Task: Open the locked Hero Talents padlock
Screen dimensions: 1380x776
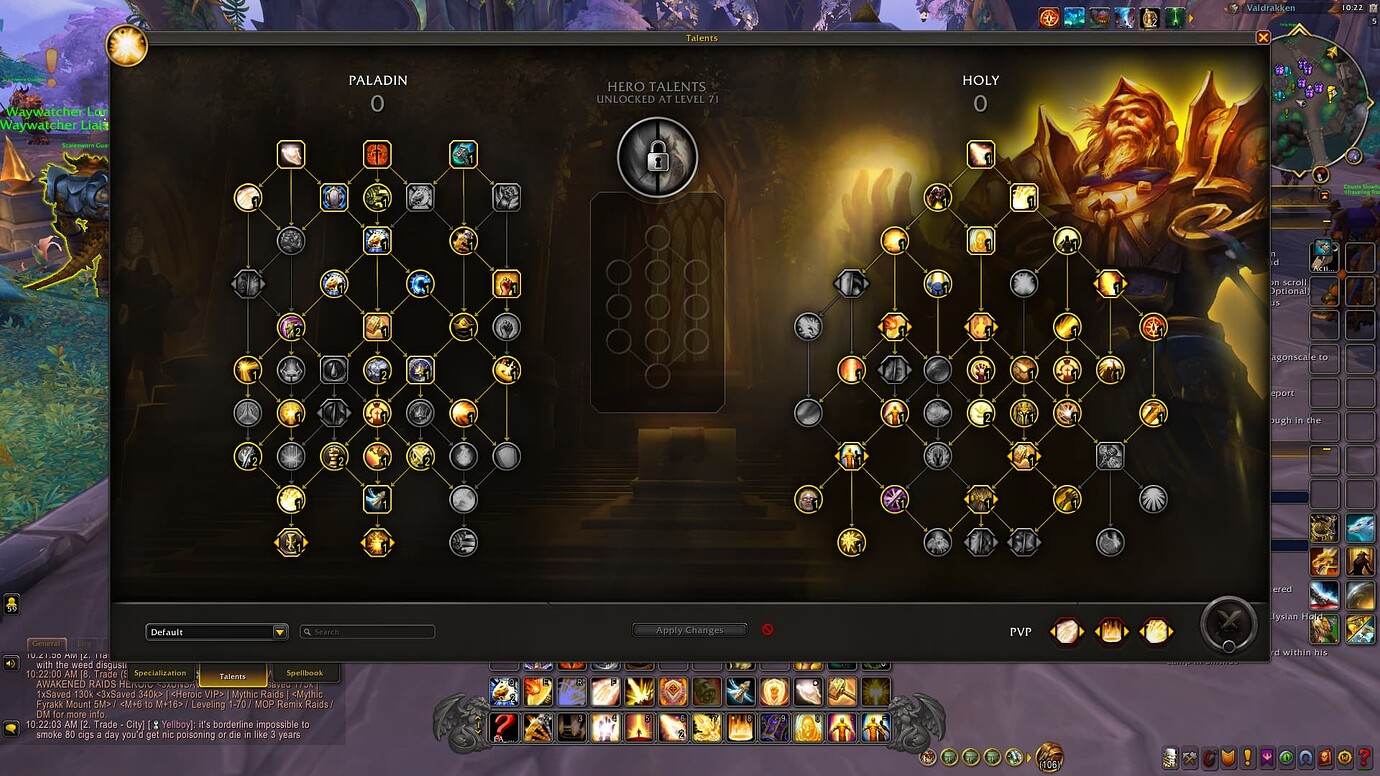Action: click(x=657, y=156)
